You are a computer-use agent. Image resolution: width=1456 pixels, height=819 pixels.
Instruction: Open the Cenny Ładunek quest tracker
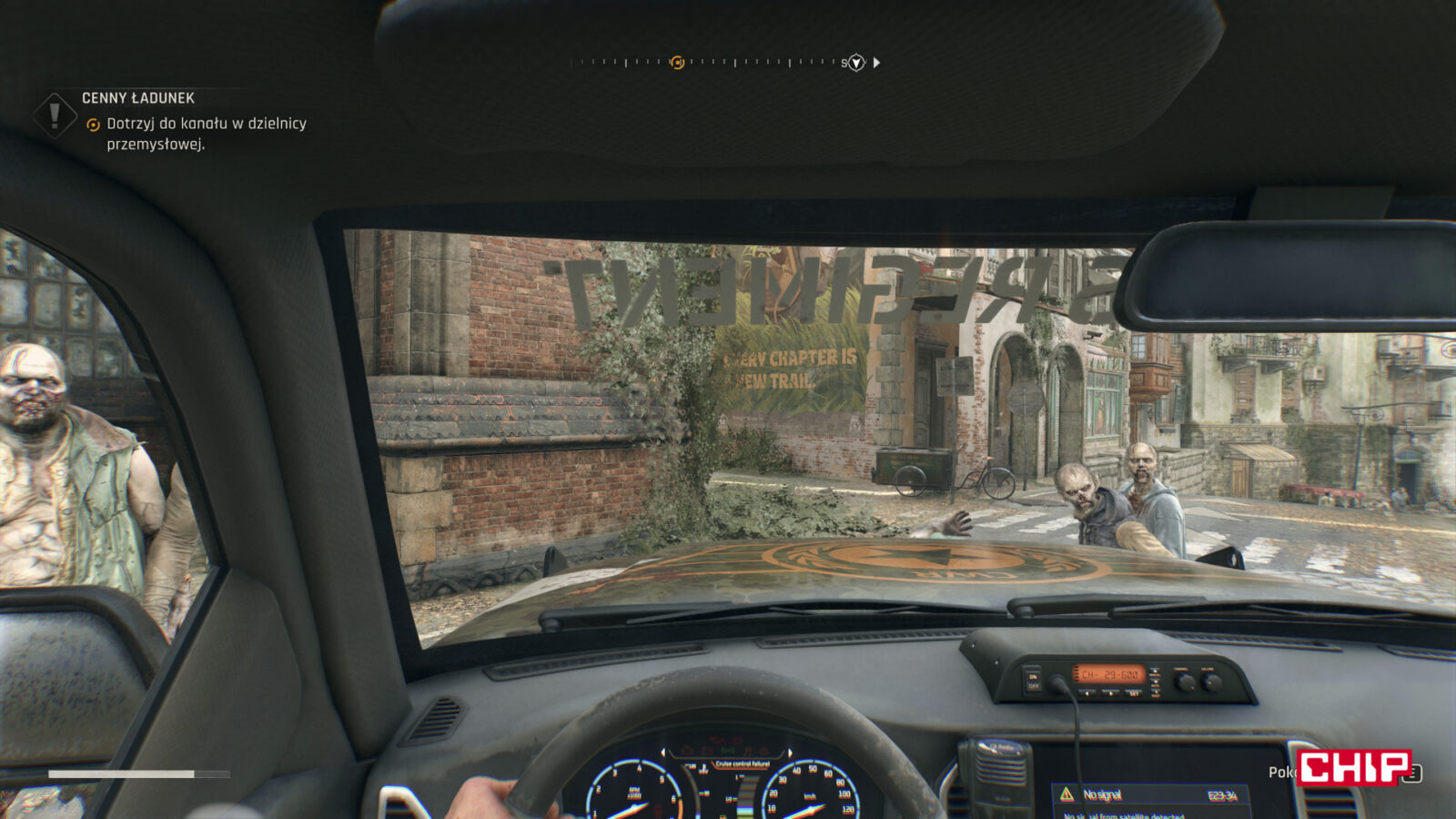tap(138, 98)
